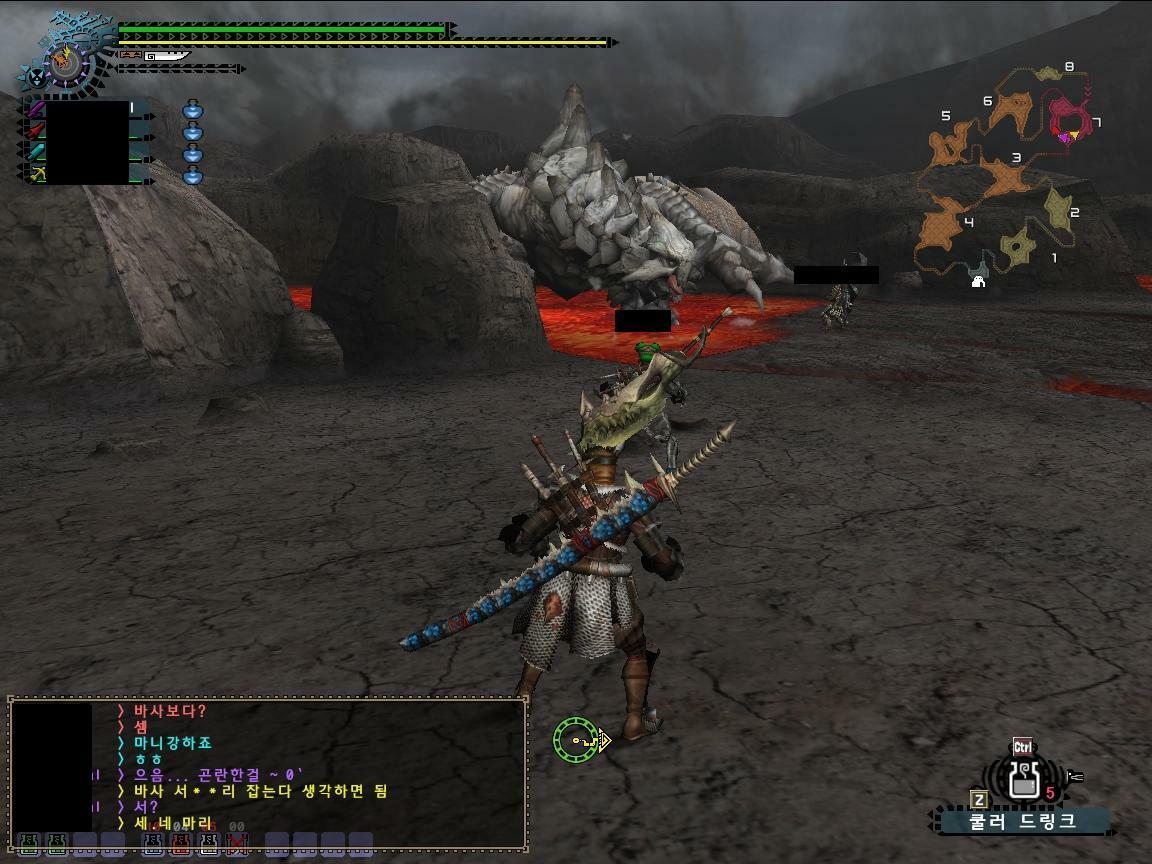Click the green compass ring indicator

tap(575, 740)
